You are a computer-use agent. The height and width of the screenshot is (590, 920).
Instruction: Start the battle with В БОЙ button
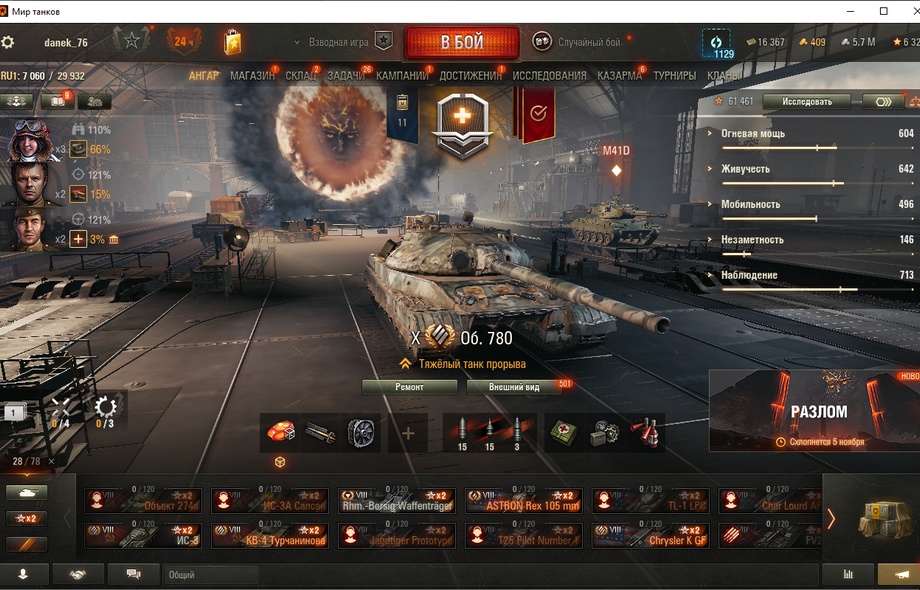click(461, 43)
